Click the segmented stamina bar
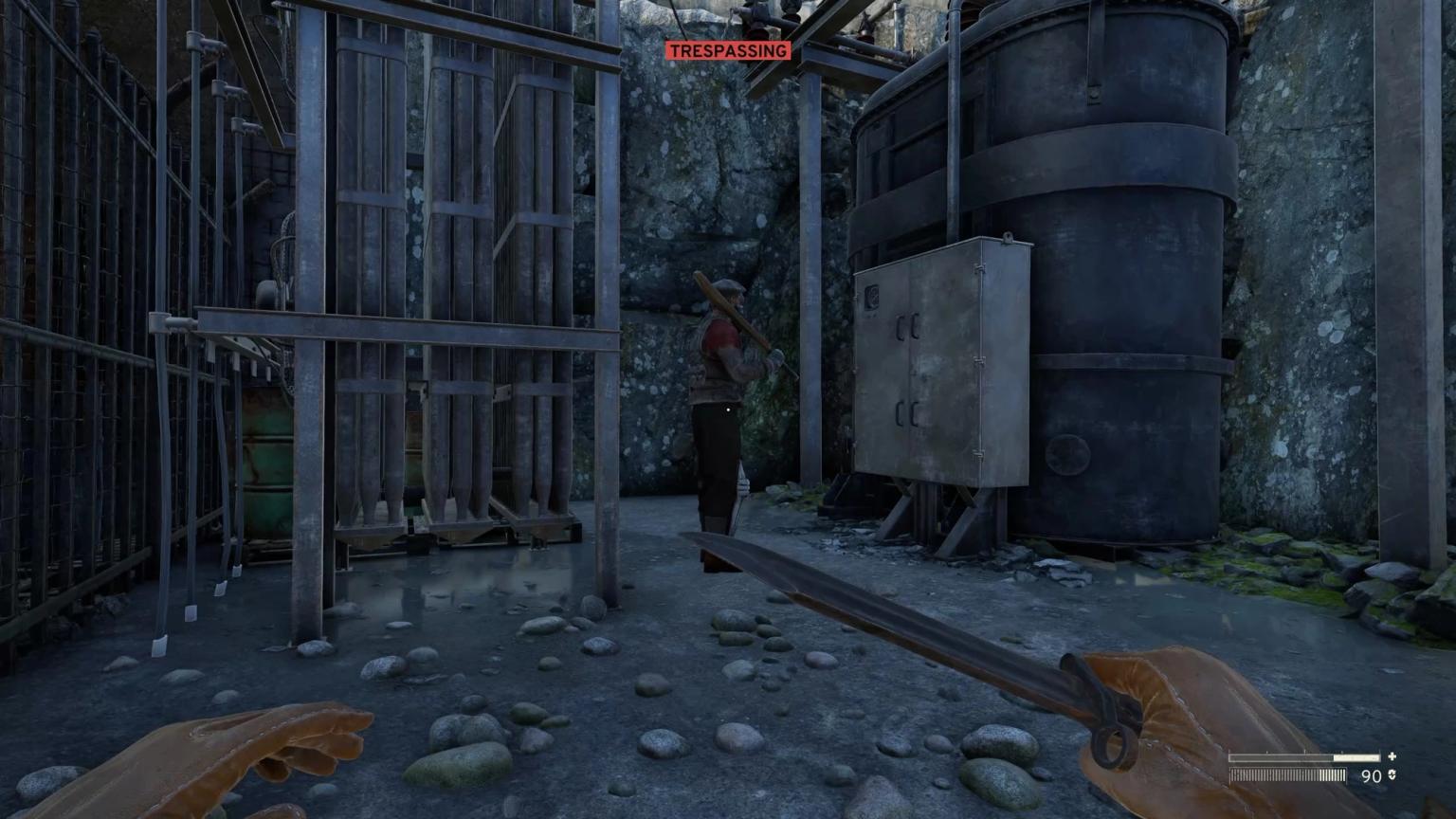 (1289, 775)
